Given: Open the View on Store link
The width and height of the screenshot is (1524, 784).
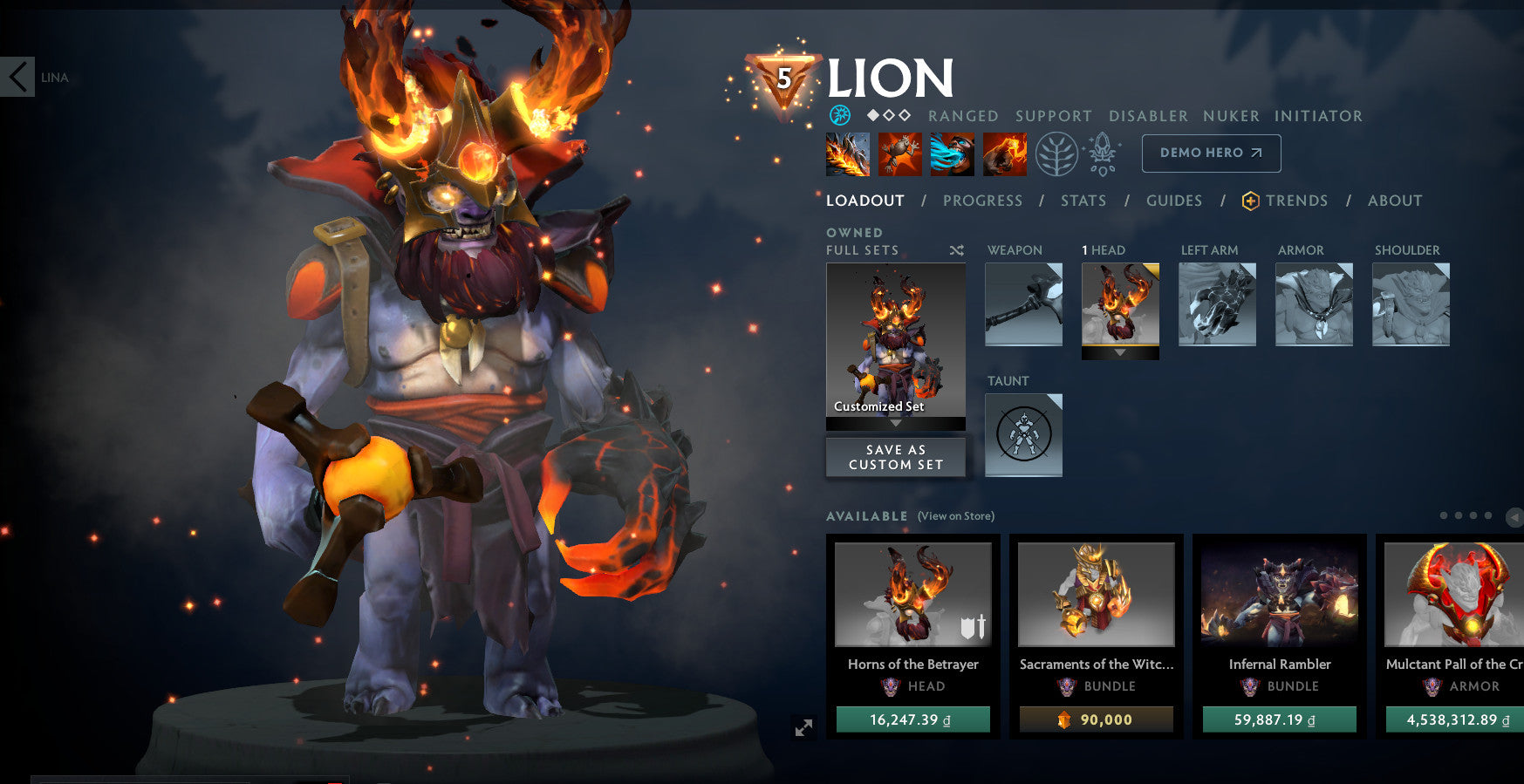Looking at the screenshot, I should [x=955, y=516].
